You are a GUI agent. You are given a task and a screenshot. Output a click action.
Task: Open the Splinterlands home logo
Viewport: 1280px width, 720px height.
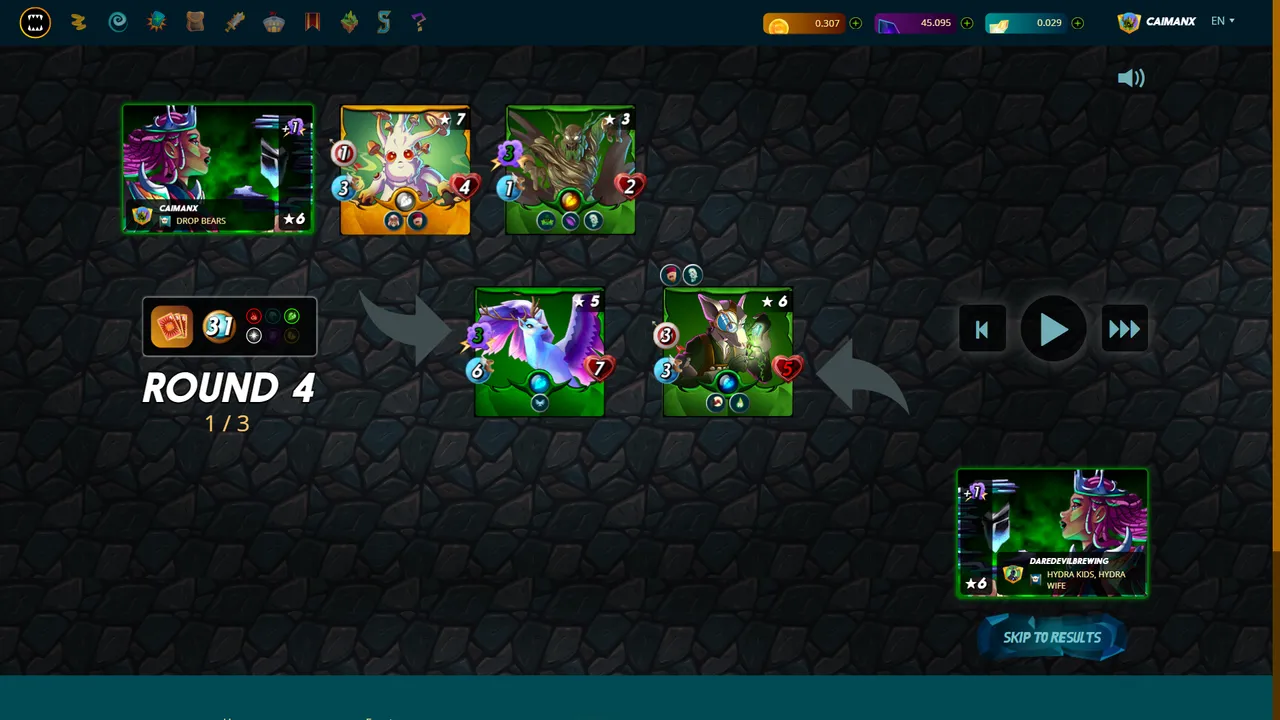[x=35, y=22]
